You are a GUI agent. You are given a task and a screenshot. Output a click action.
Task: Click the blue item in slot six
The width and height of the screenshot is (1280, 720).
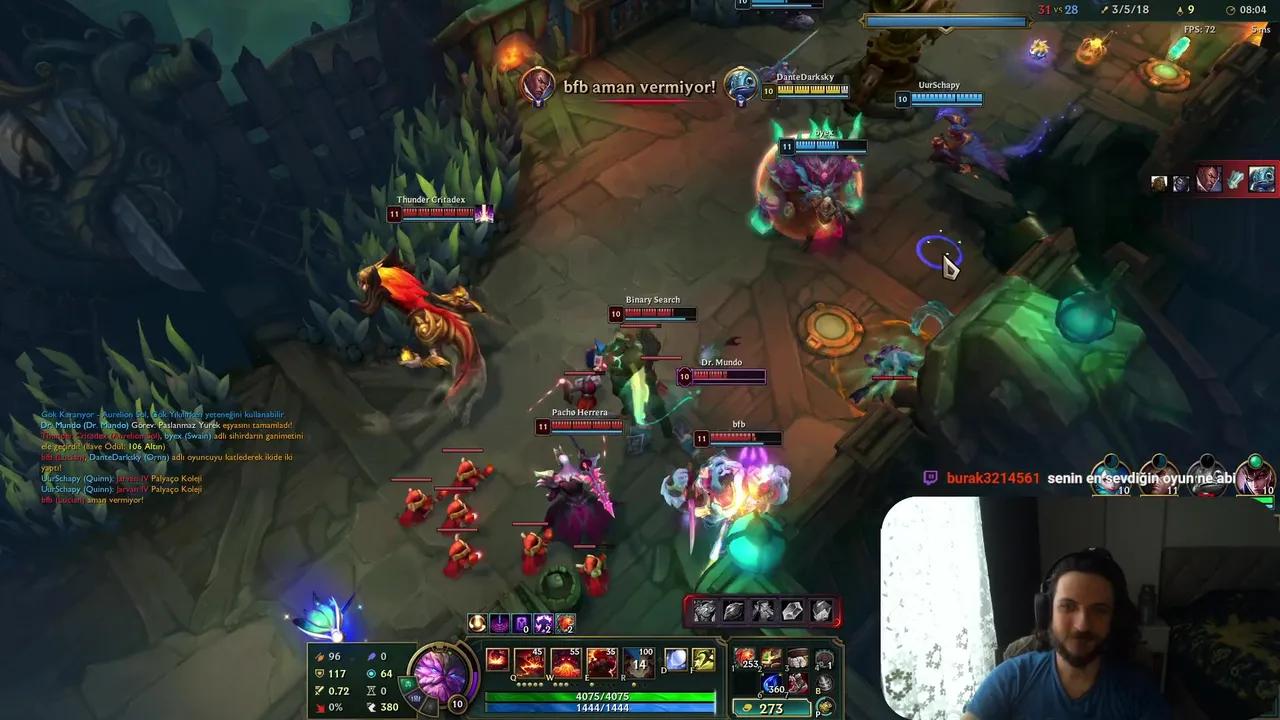click(x=769, y=683)
